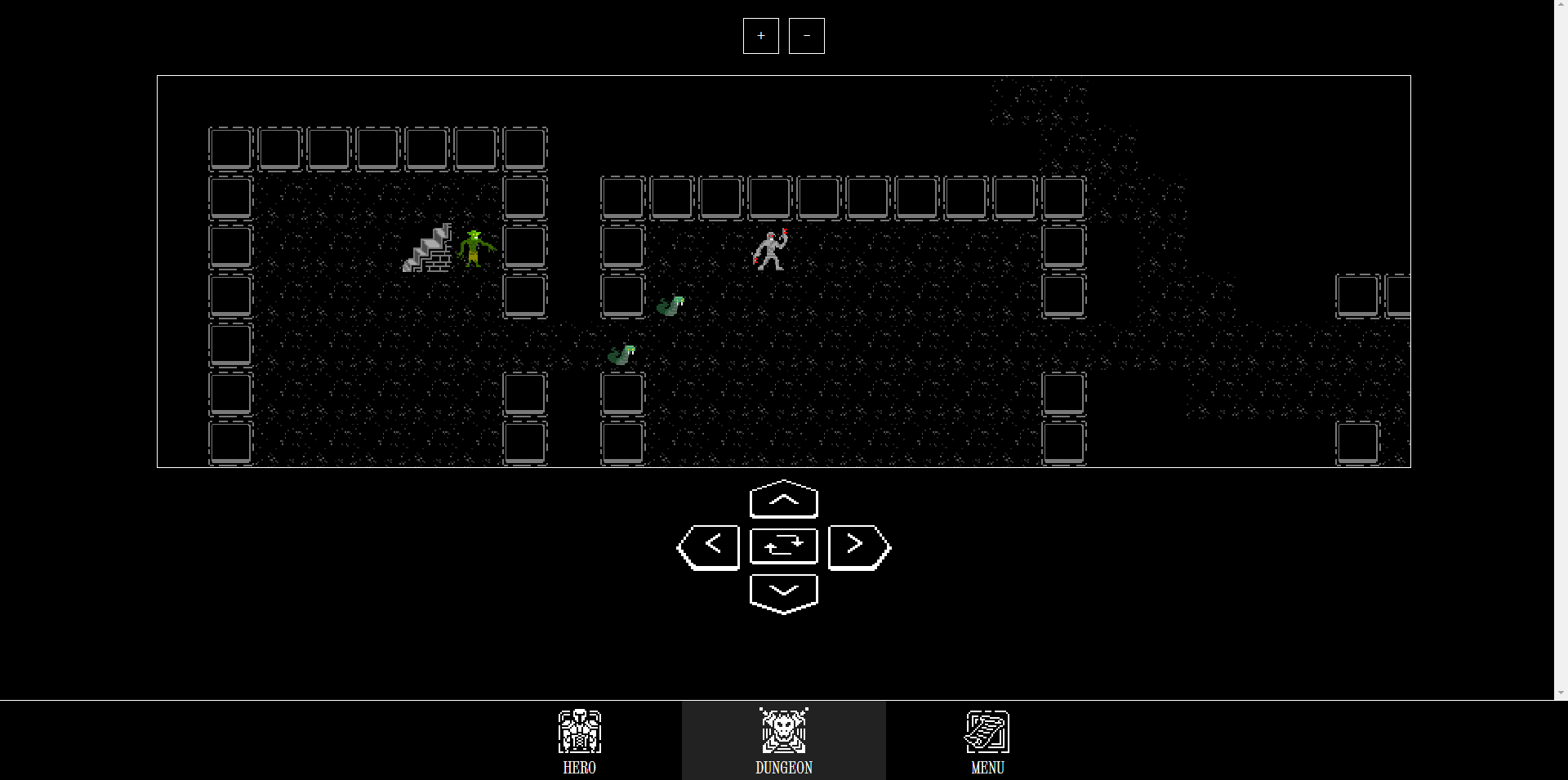Zoom out with the minus button

[806, 36]
